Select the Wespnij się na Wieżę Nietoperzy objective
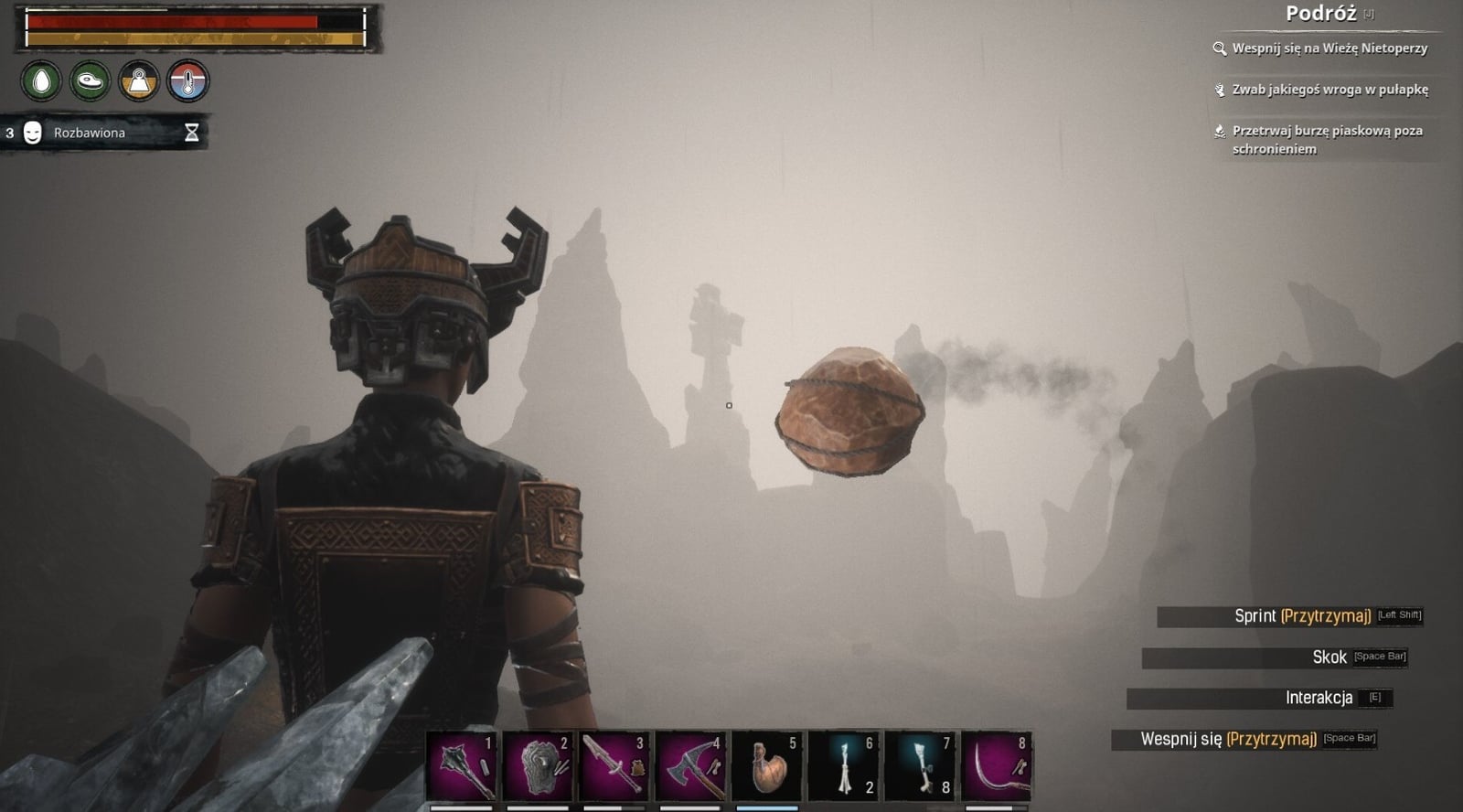This screenshot has height=812, width=1463. 1329,48
